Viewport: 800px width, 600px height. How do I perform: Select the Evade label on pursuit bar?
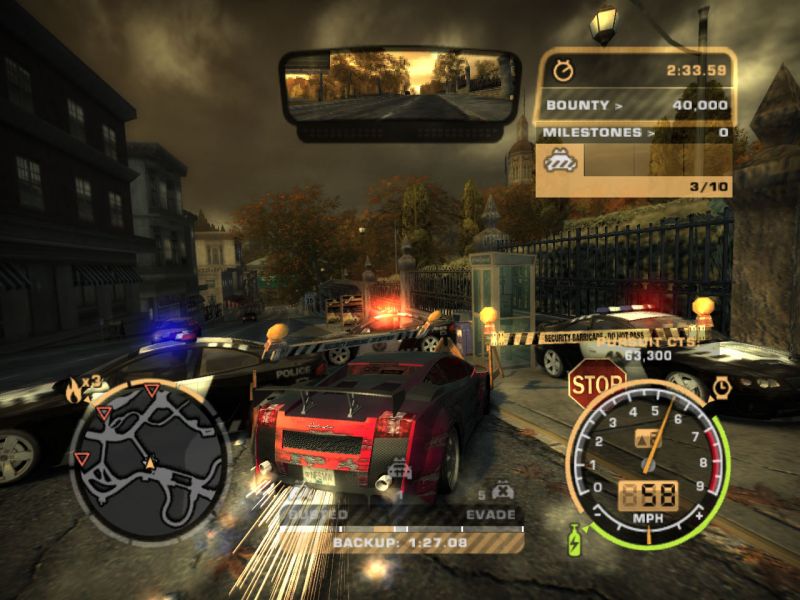click(x=491, y=514)
